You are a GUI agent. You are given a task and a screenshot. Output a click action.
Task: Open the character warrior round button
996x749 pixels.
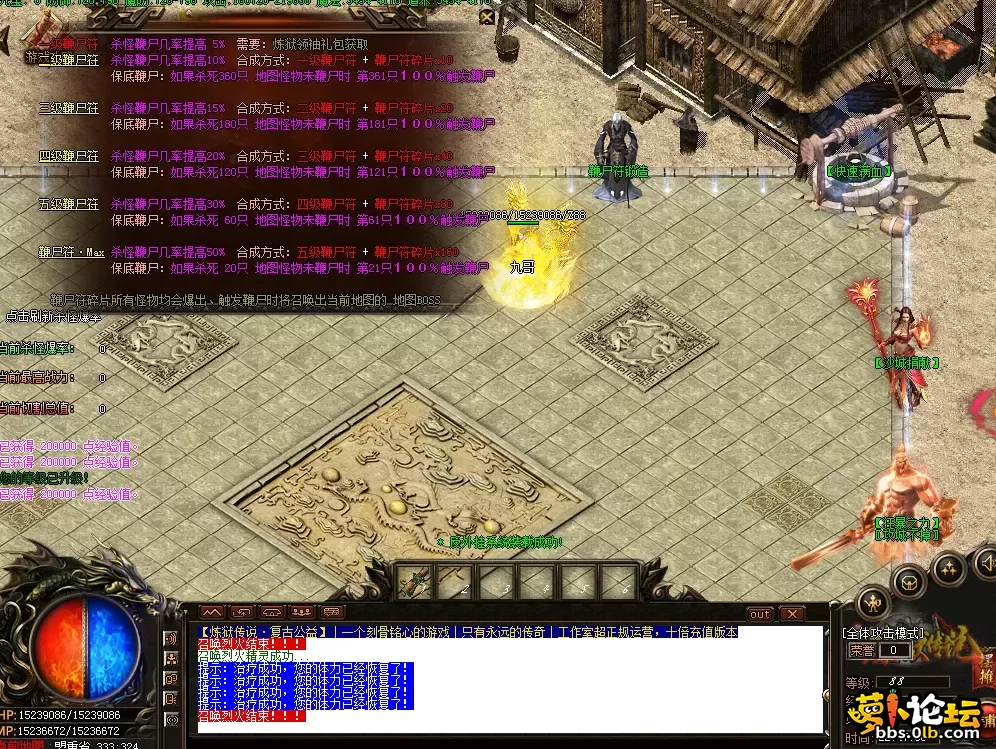point(874,602)
